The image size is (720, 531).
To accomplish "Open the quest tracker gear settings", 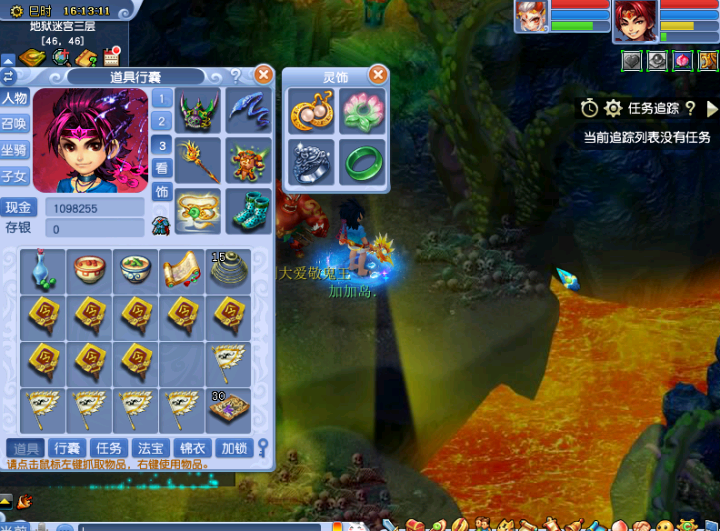I will [613, 108].
